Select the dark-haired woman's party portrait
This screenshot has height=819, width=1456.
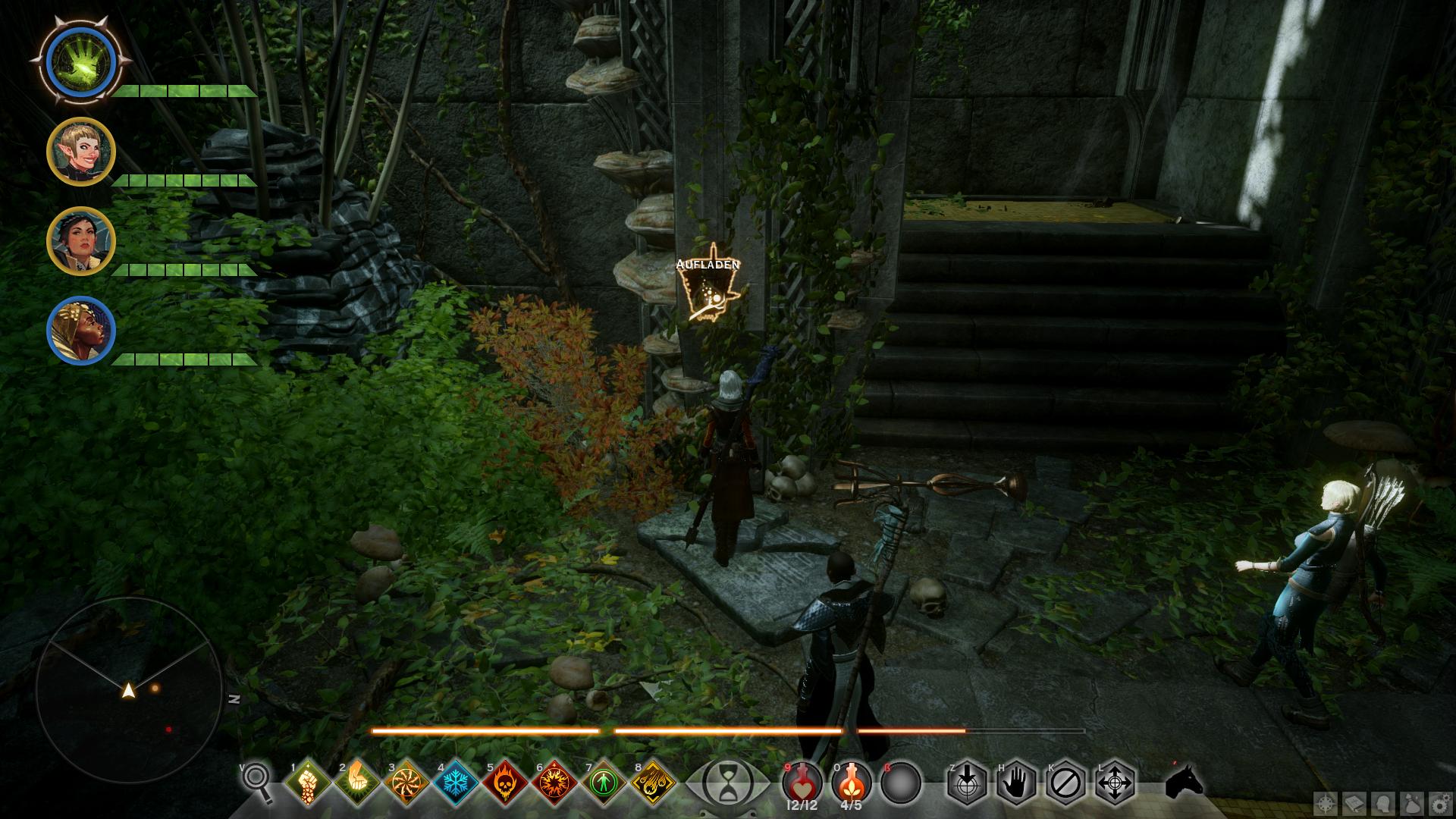coord(80,241)
